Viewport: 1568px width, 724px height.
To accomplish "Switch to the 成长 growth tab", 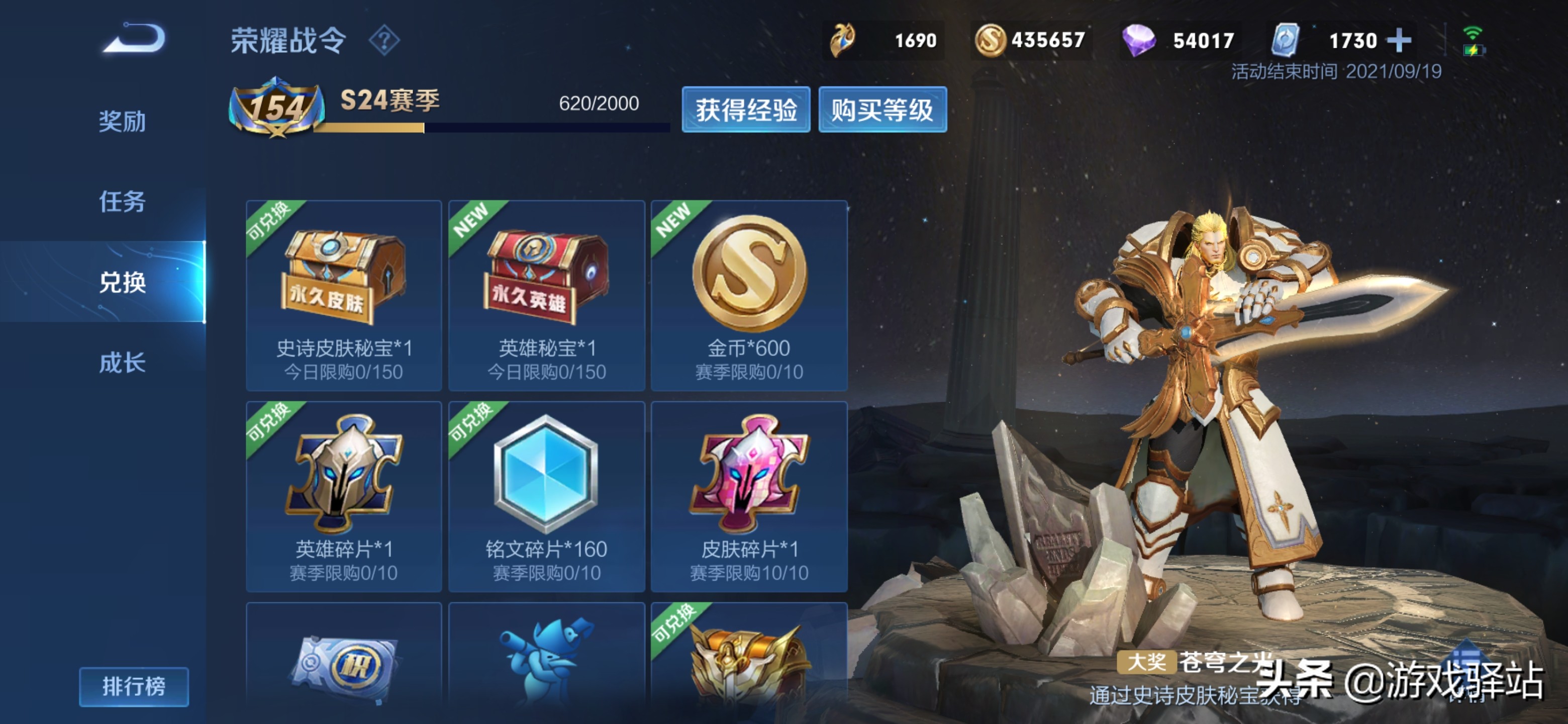I will [122, 363].
